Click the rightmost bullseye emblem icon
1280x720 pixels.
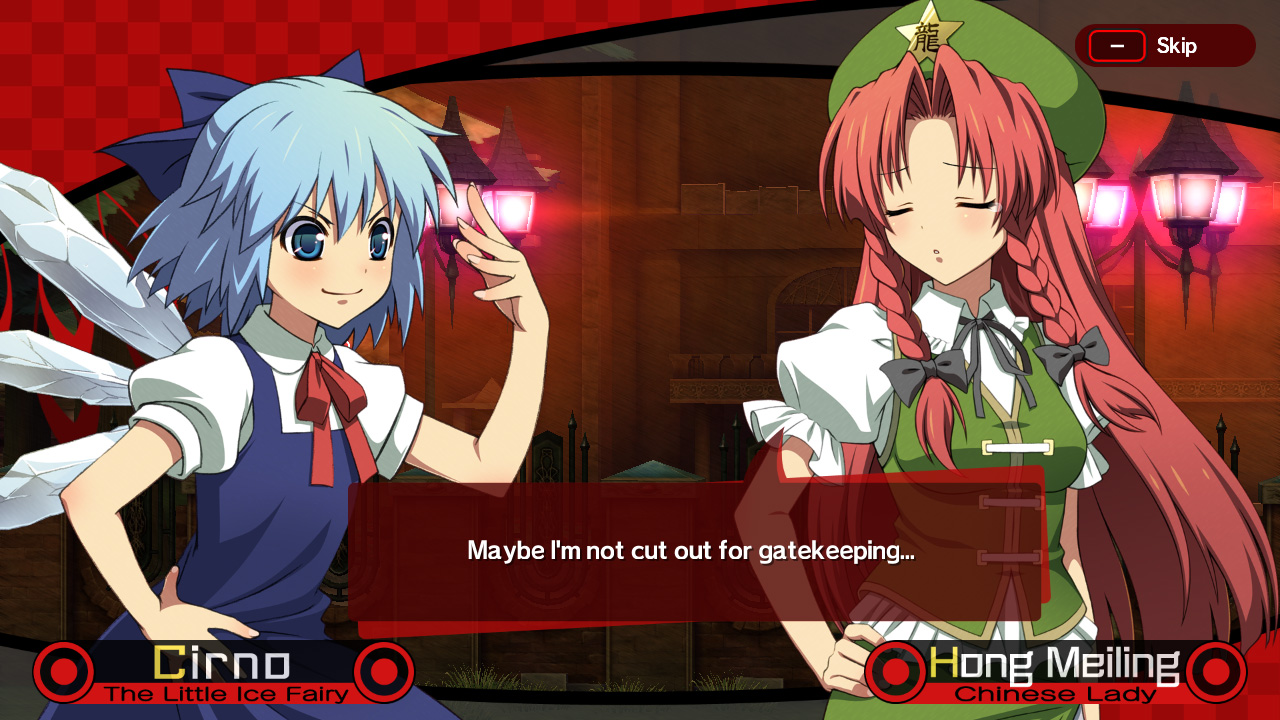[1216, 672]
